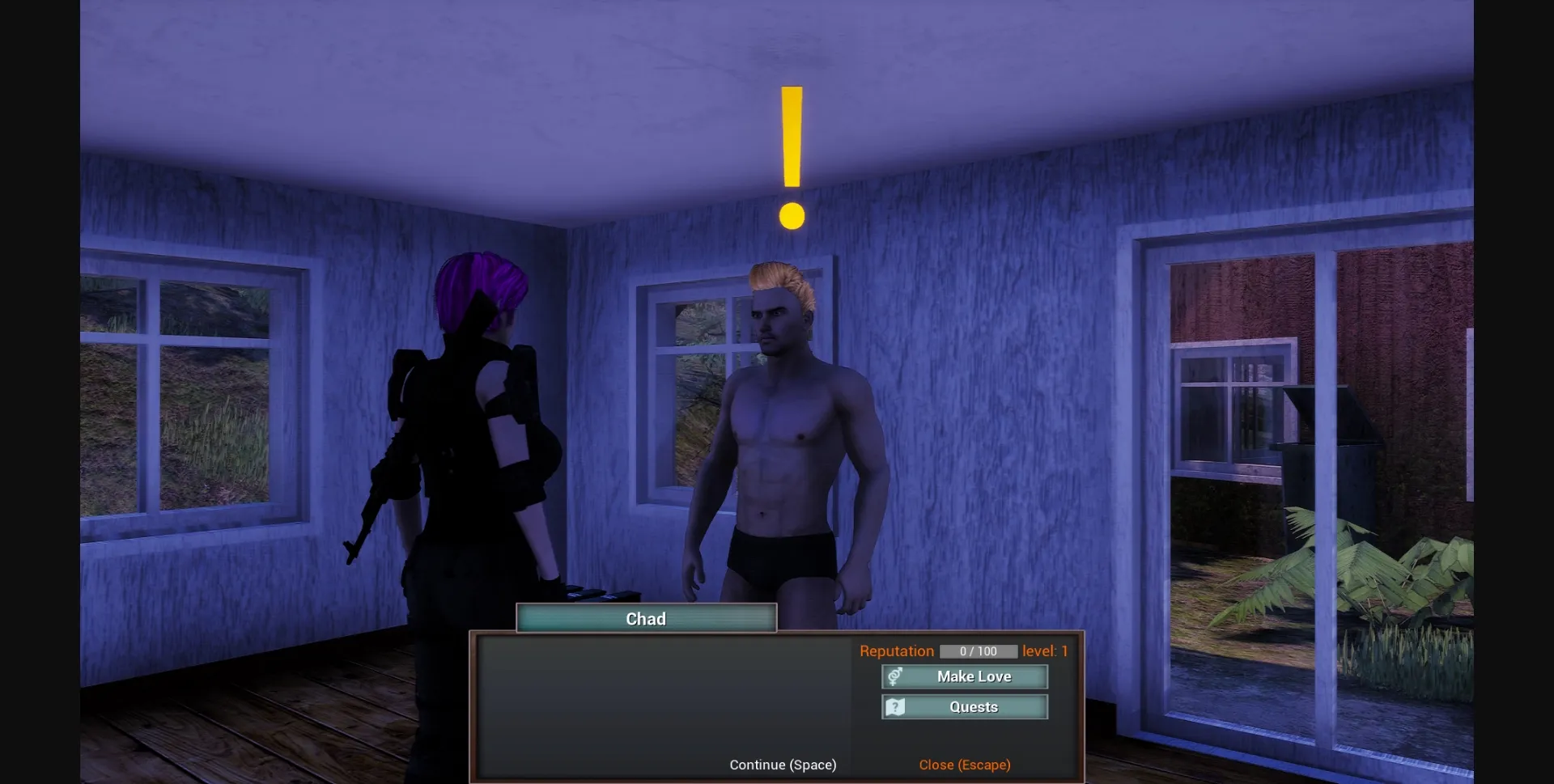Click Continue (Space) to advance the dialogue
The width and height of the screenshot is (1554, 784).
click(782, 764)
